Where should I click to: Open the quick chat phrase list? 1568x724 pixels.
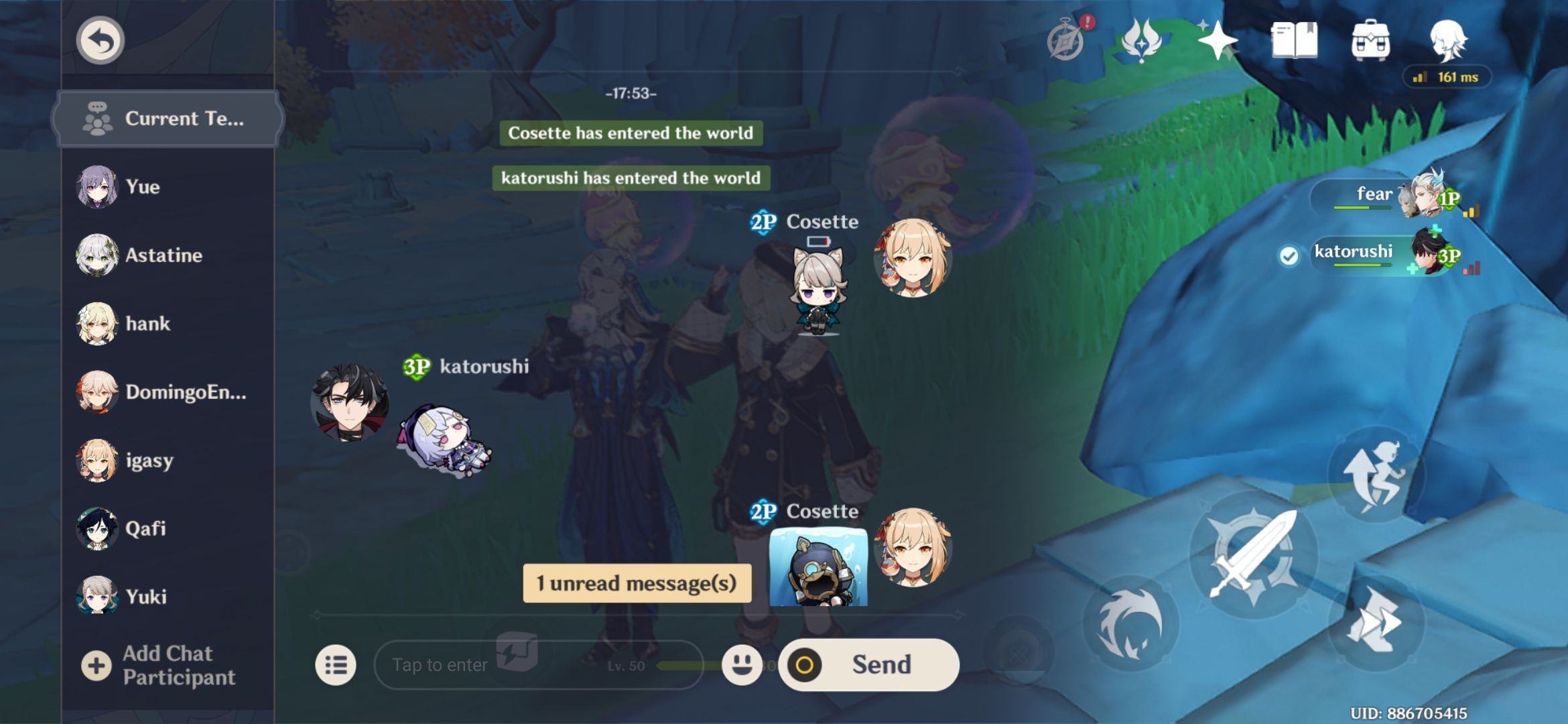point(337,664)
